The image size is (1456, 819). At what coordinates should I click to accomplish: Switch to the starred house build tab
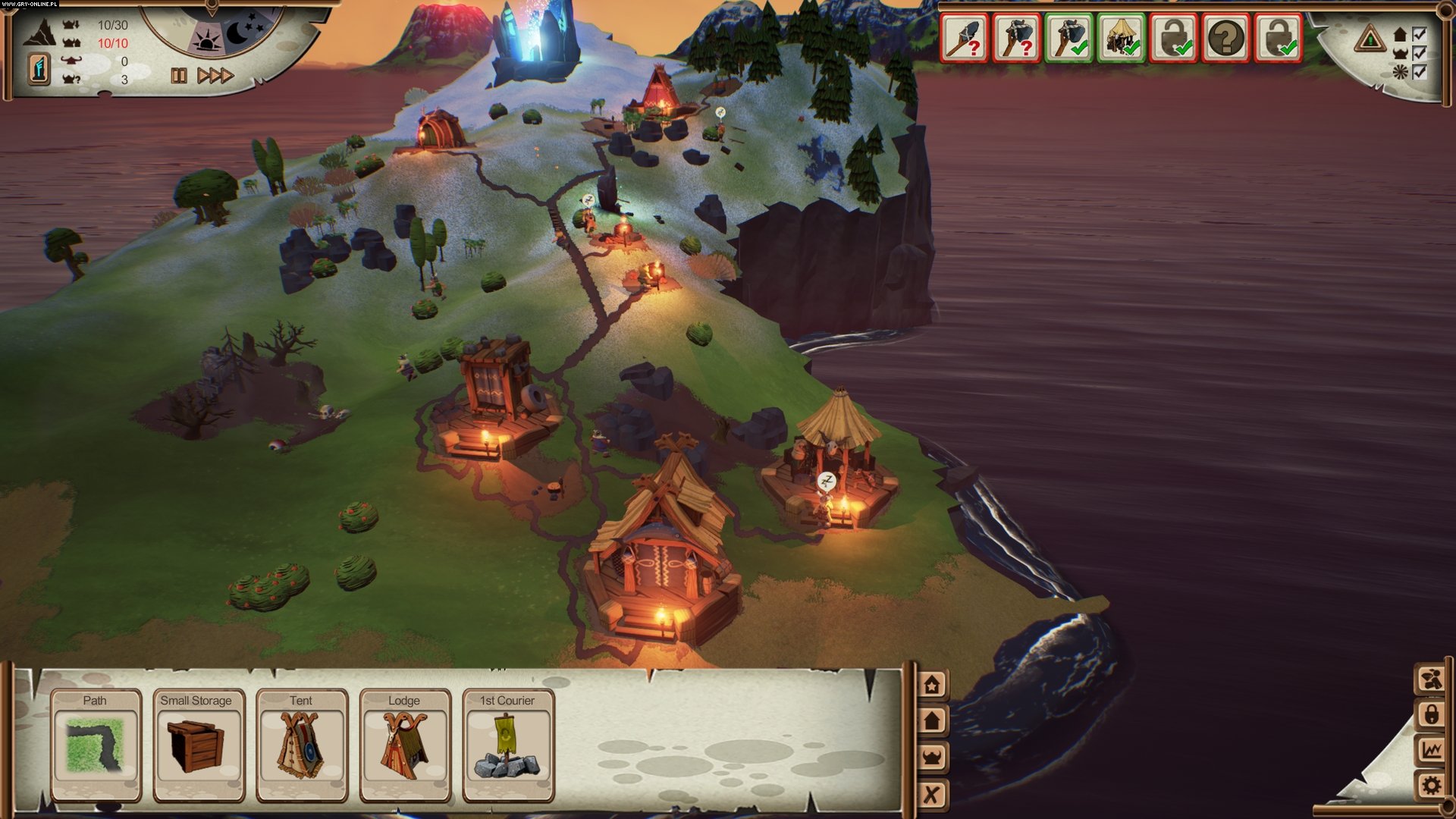[932, 685]
